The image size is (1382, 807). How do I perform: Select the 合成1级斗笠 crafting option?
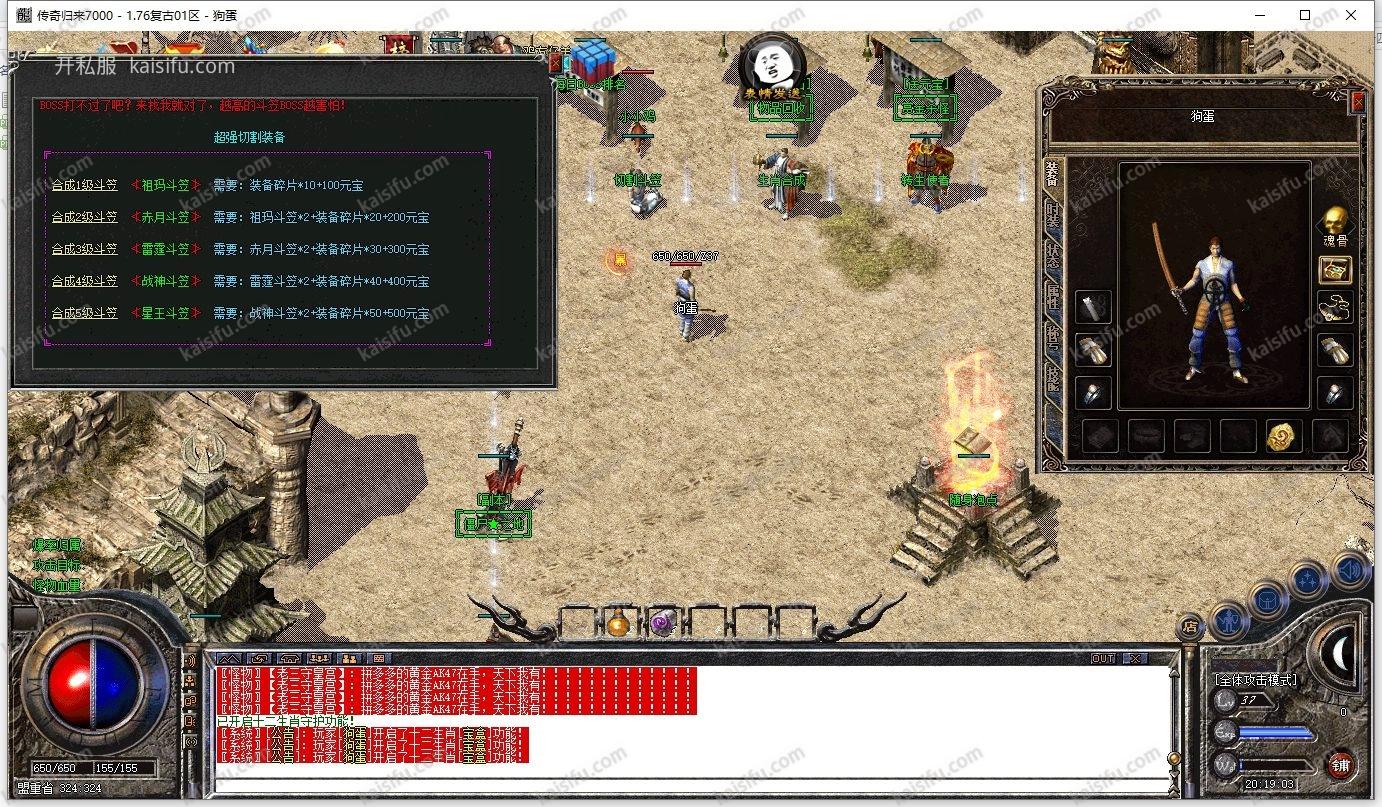(x=85, y=185)
